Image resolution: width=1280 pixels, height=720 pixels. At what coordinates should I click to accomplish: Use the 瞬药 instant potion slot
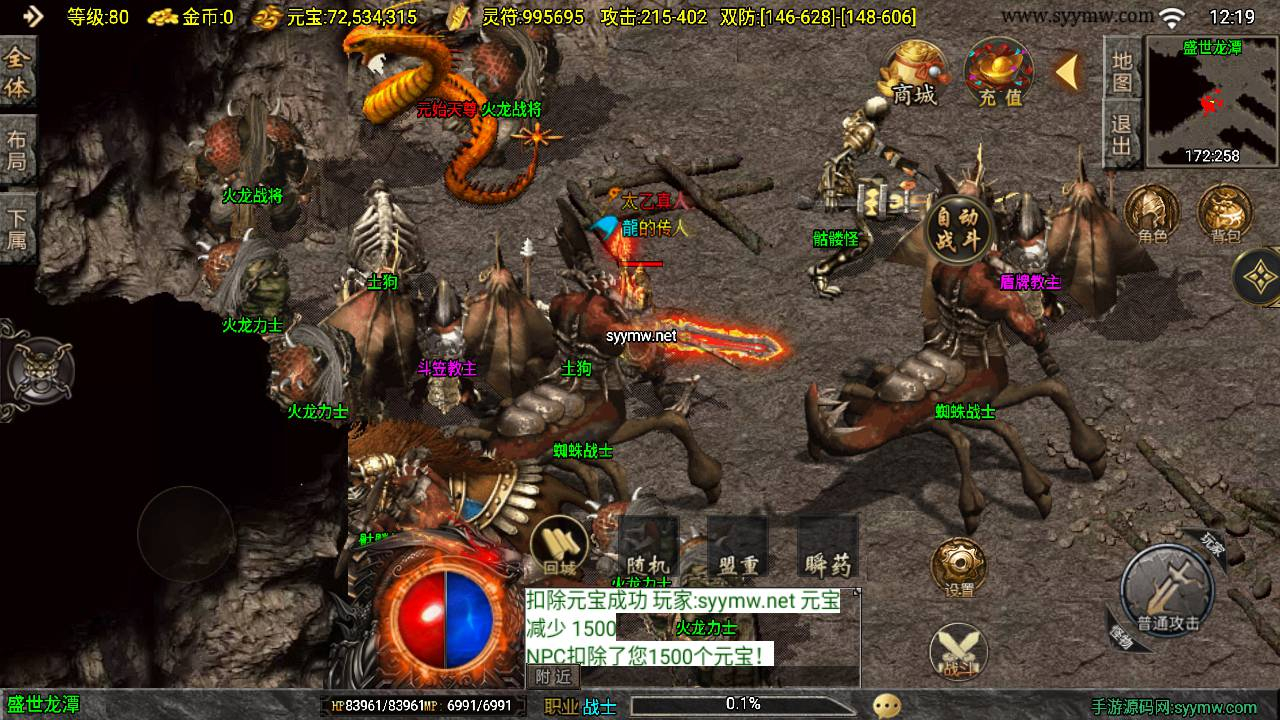828,548
